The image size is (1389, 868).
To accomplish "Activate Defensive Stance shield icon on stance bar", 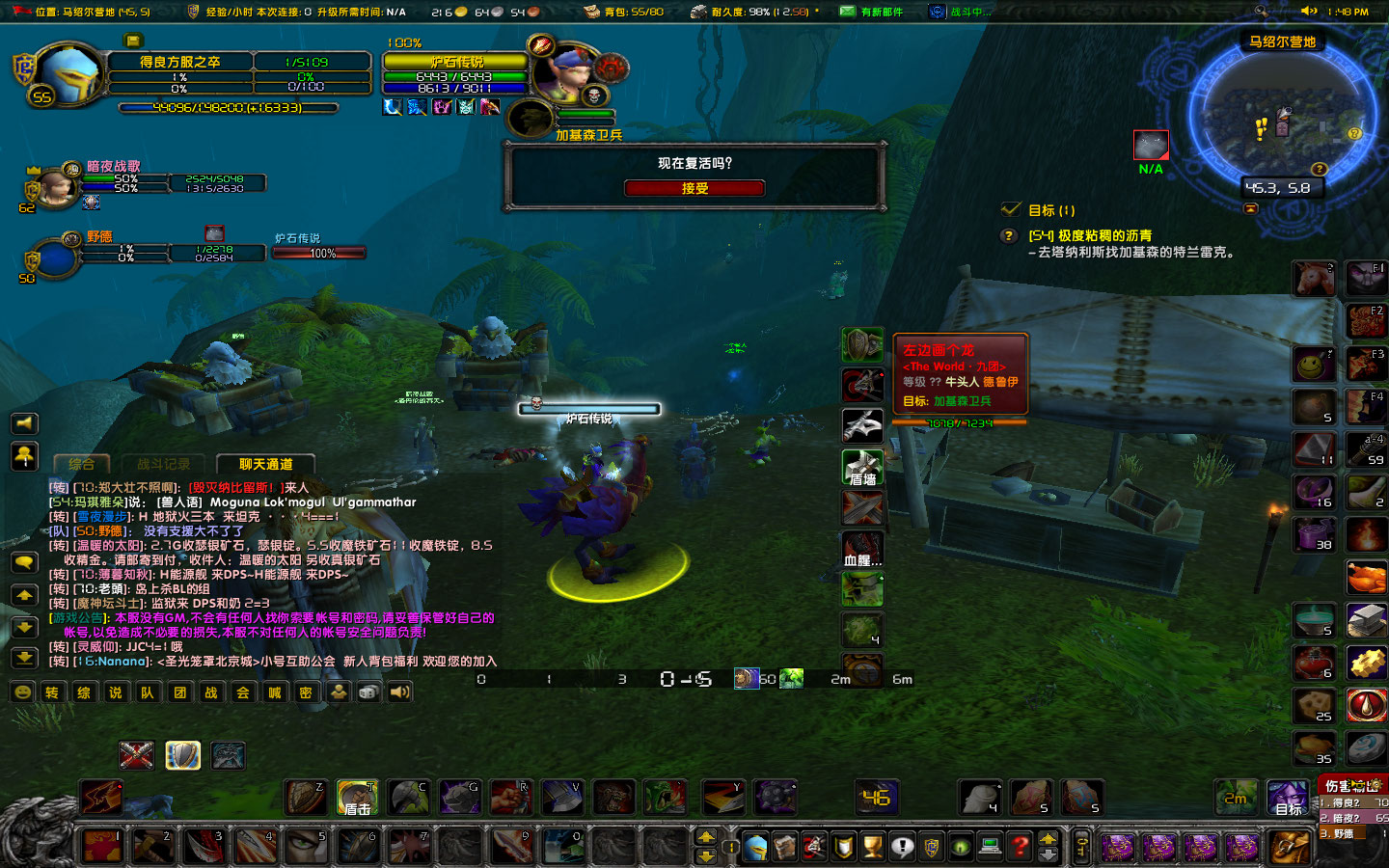I will coord(183,755).
